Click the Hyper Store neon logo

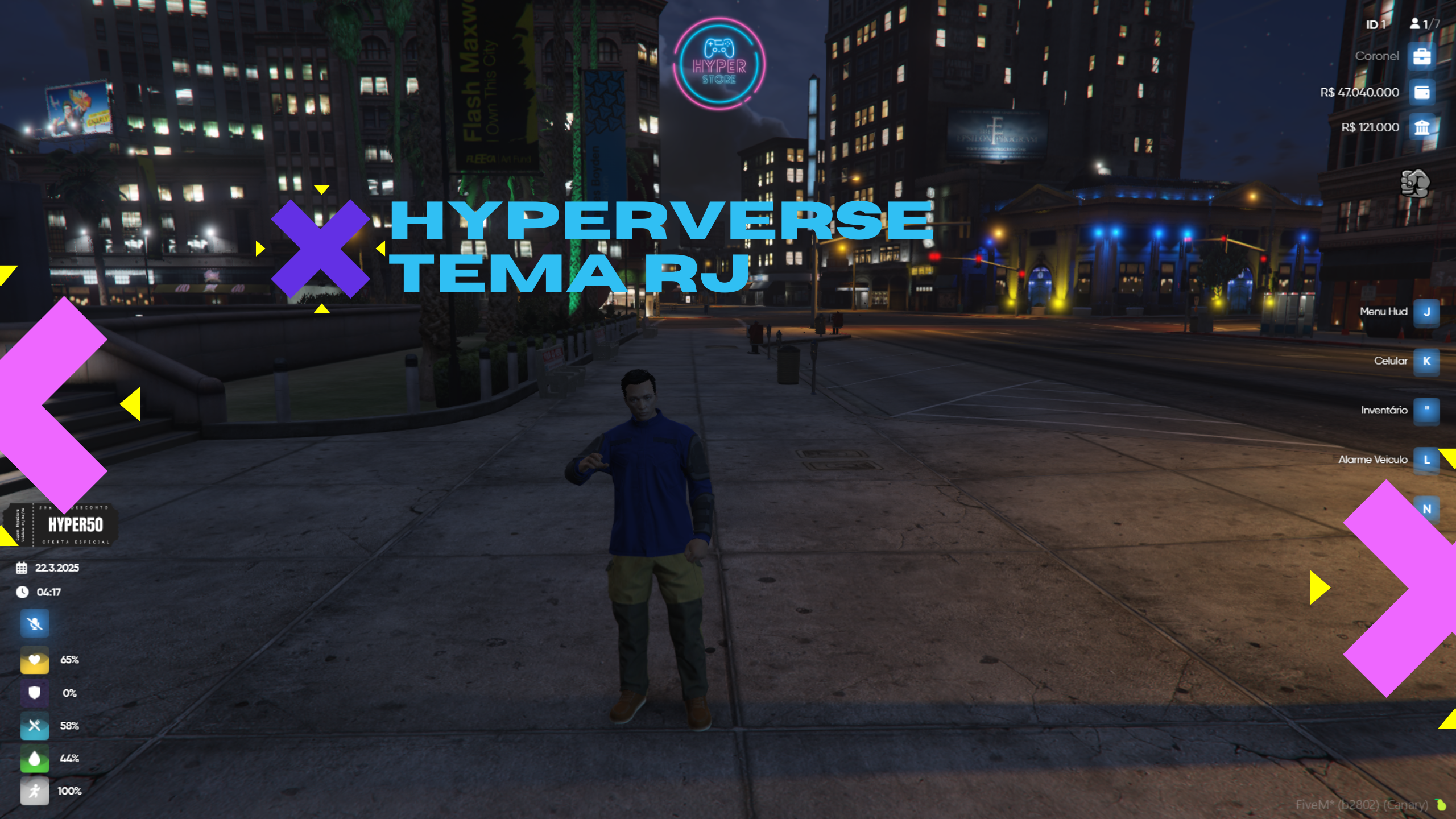coord(719,64)
